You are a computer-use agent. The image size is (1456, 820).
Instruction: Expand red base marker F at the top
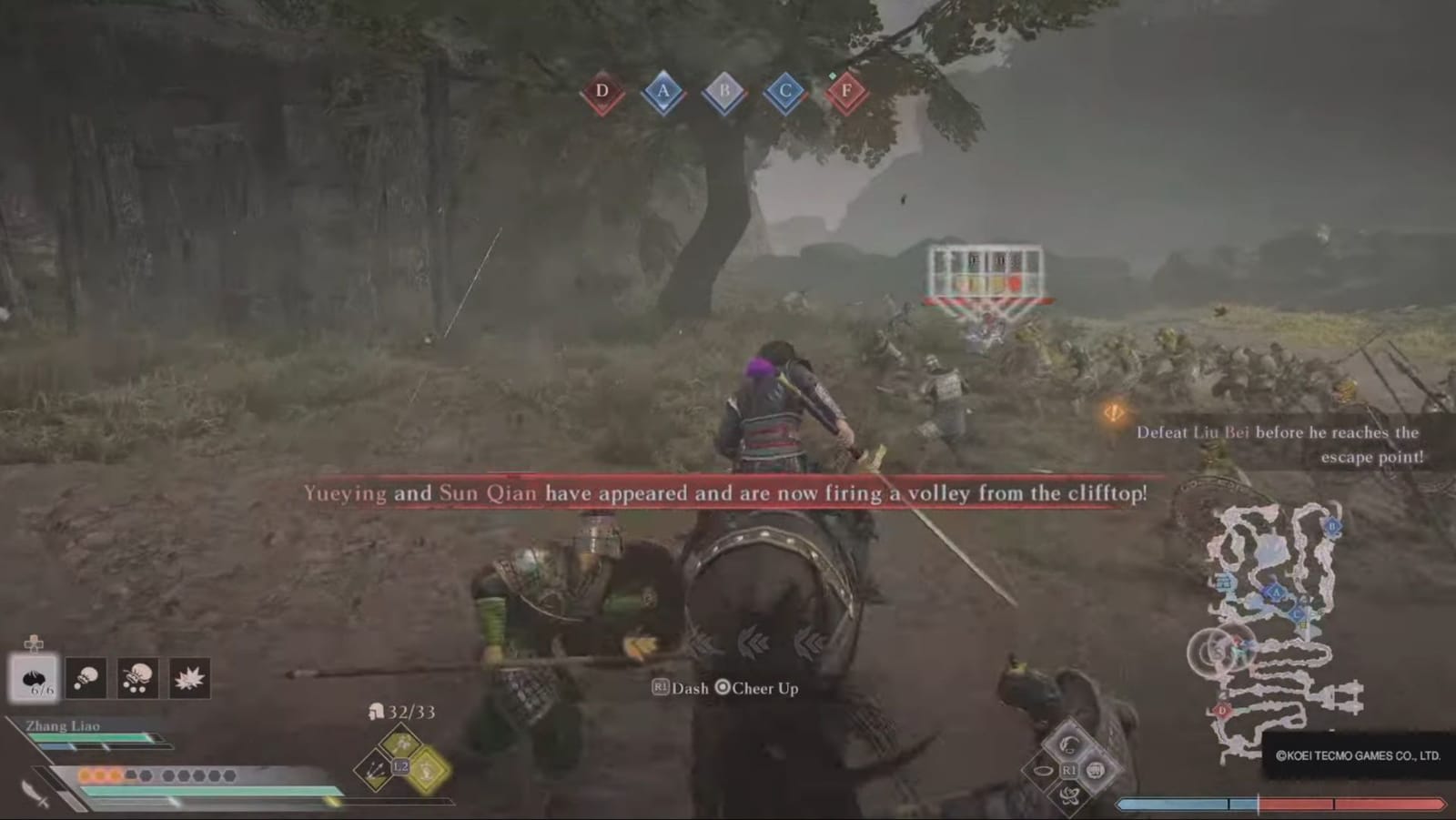(846, 91)
